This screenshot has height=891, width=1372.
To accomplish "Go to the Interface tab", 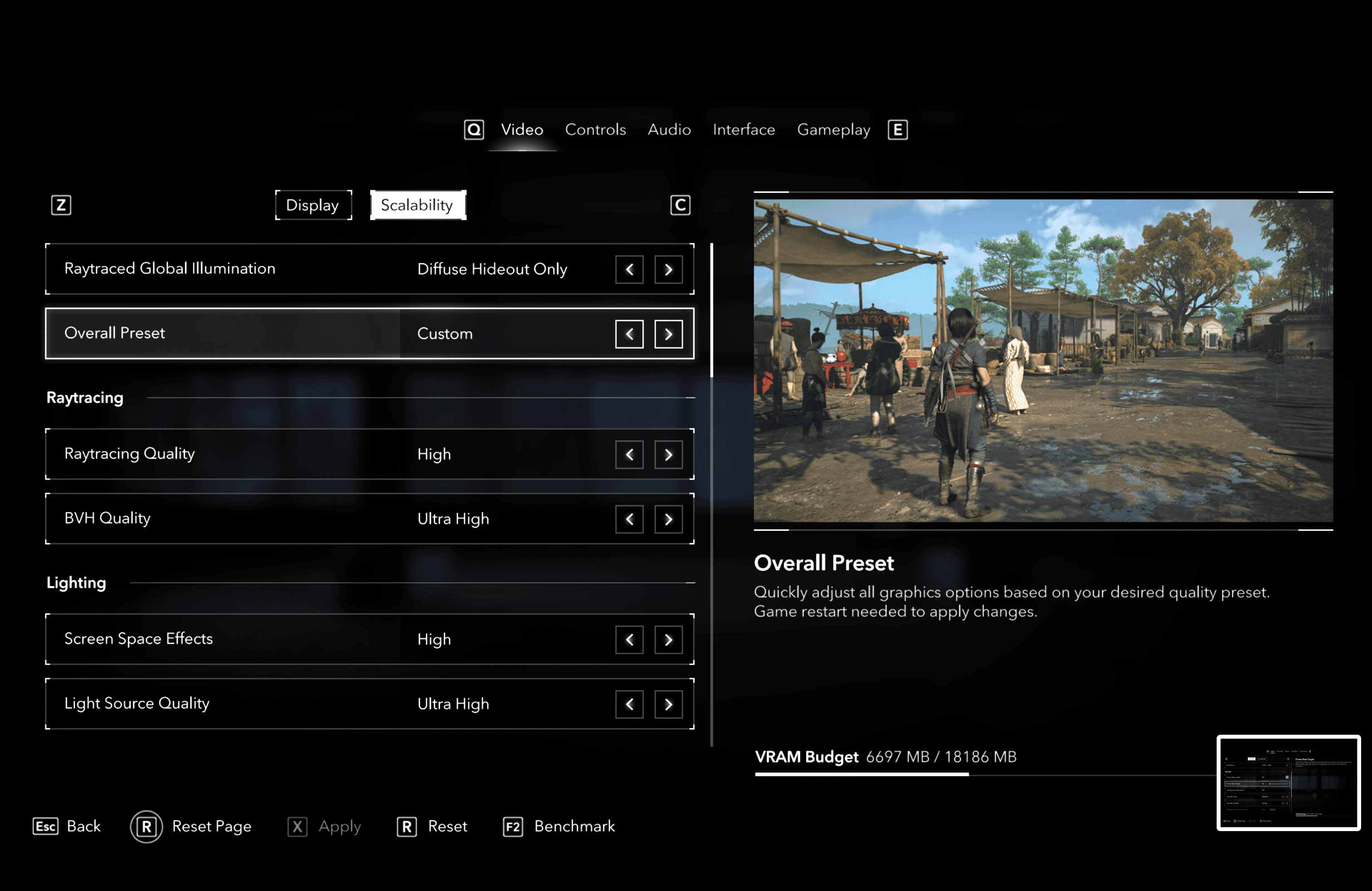I will click(744, 130).
